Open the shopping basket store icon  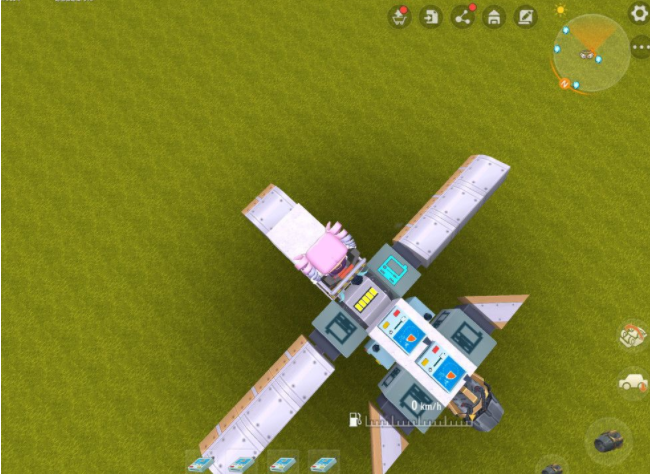[x=399, y=17]
